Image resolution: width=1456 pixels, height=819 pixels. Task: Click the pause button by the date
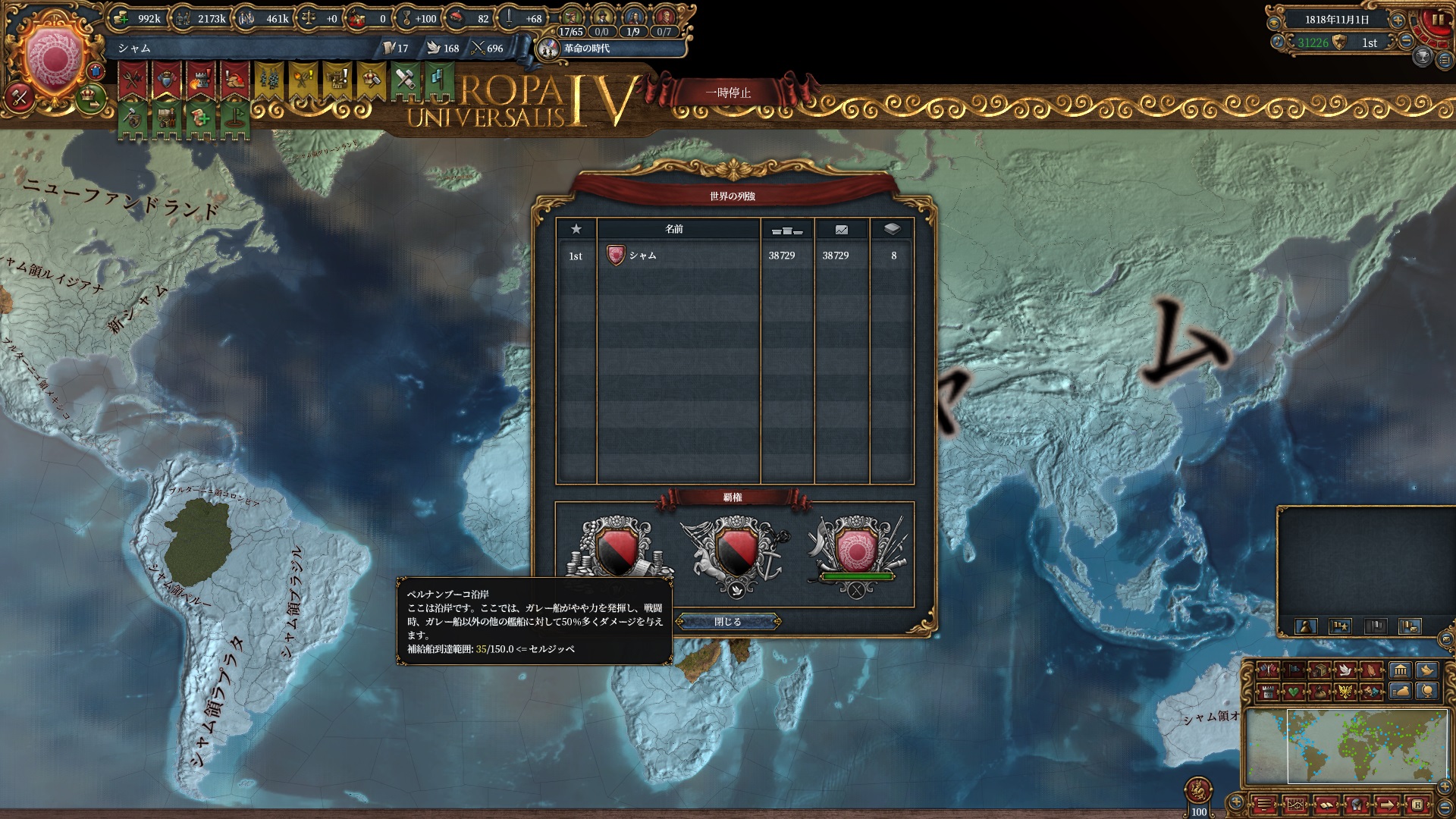[1436, 20]
